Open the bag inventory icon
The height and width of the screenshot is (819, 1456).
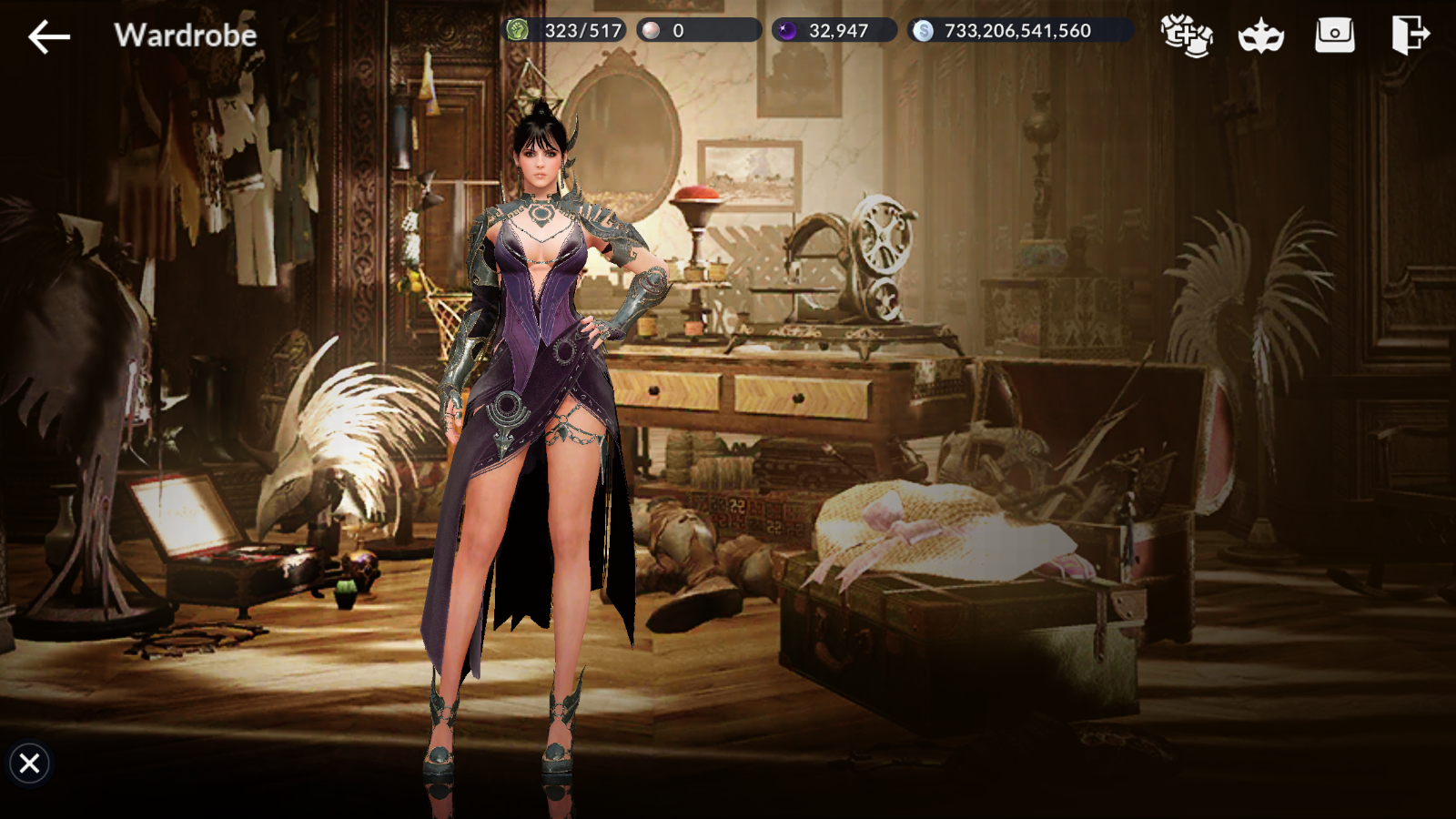click(1335, 35)
